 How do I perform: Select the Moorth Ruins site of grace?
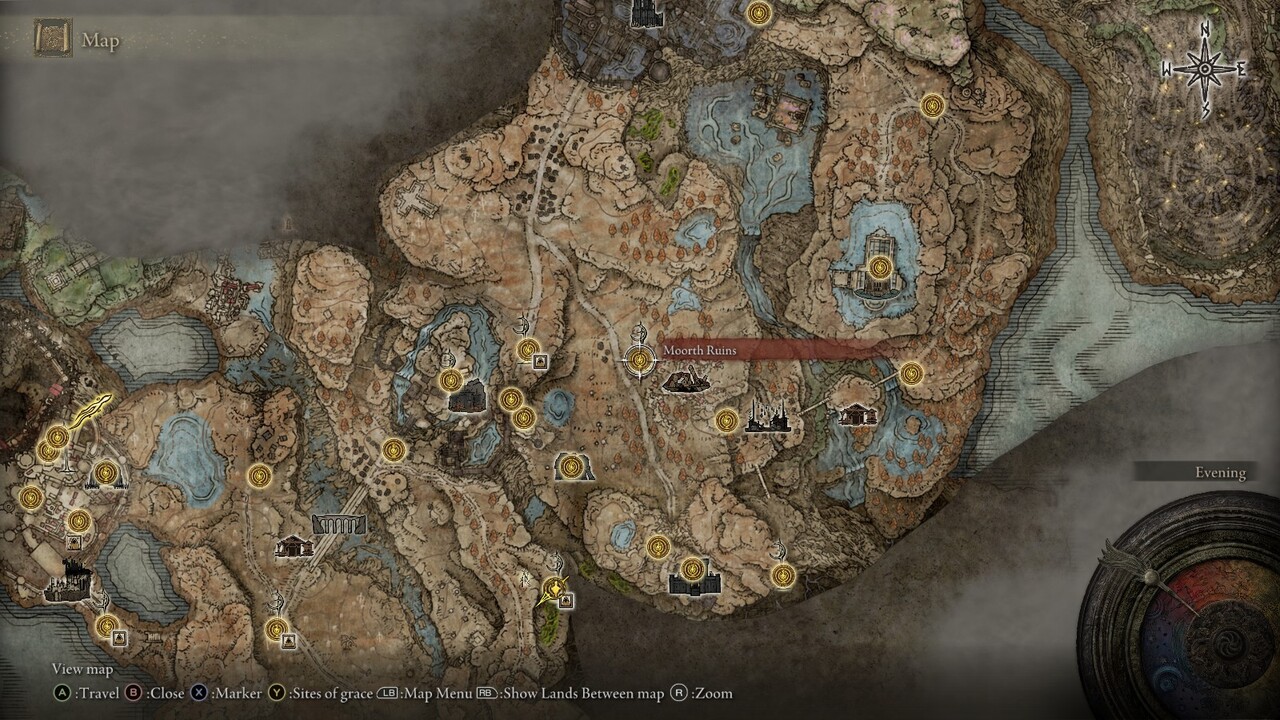click(639, 360)
